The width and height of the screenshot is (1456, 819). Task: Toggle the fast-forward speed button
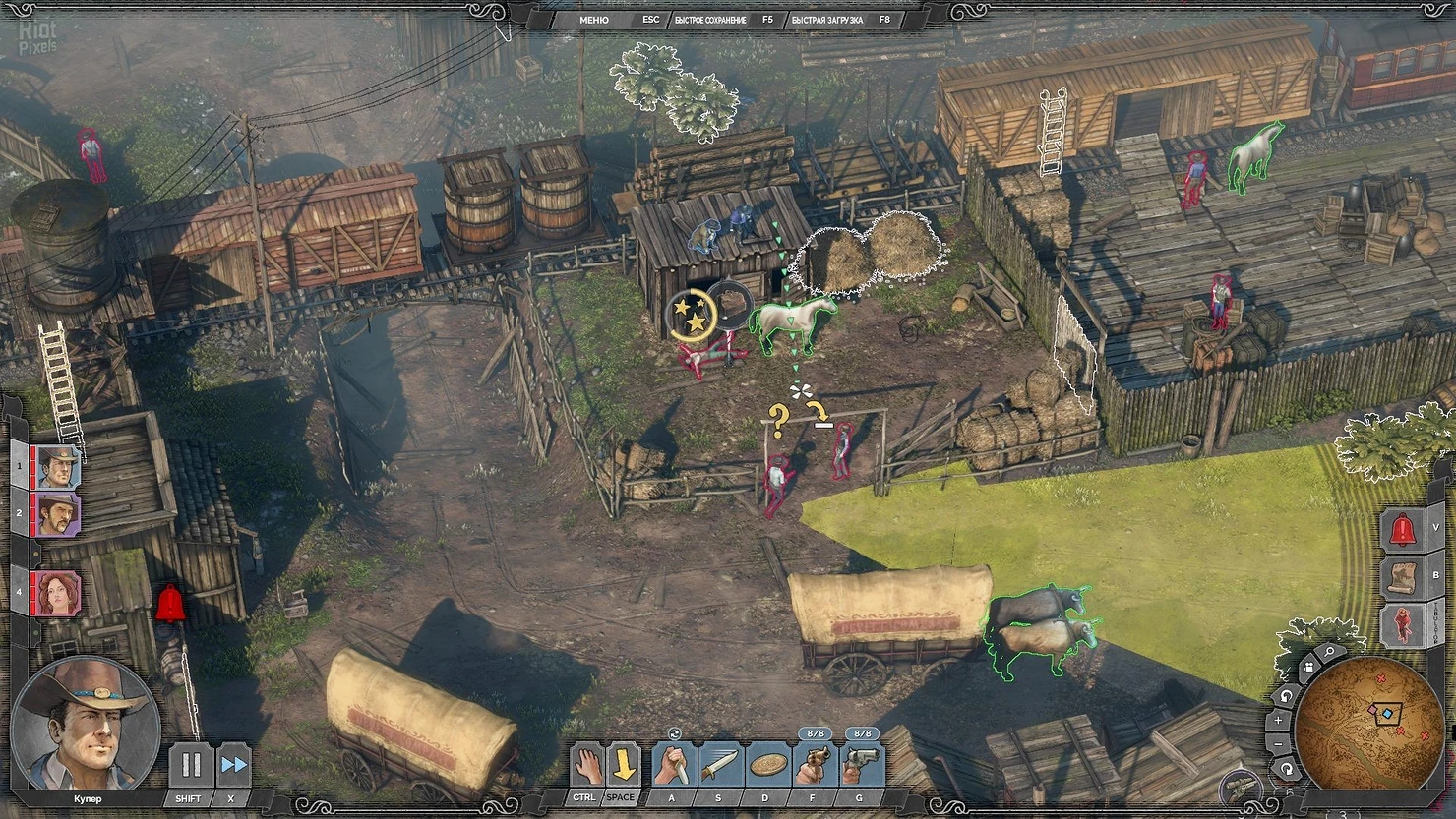click(x=233, y=765)
